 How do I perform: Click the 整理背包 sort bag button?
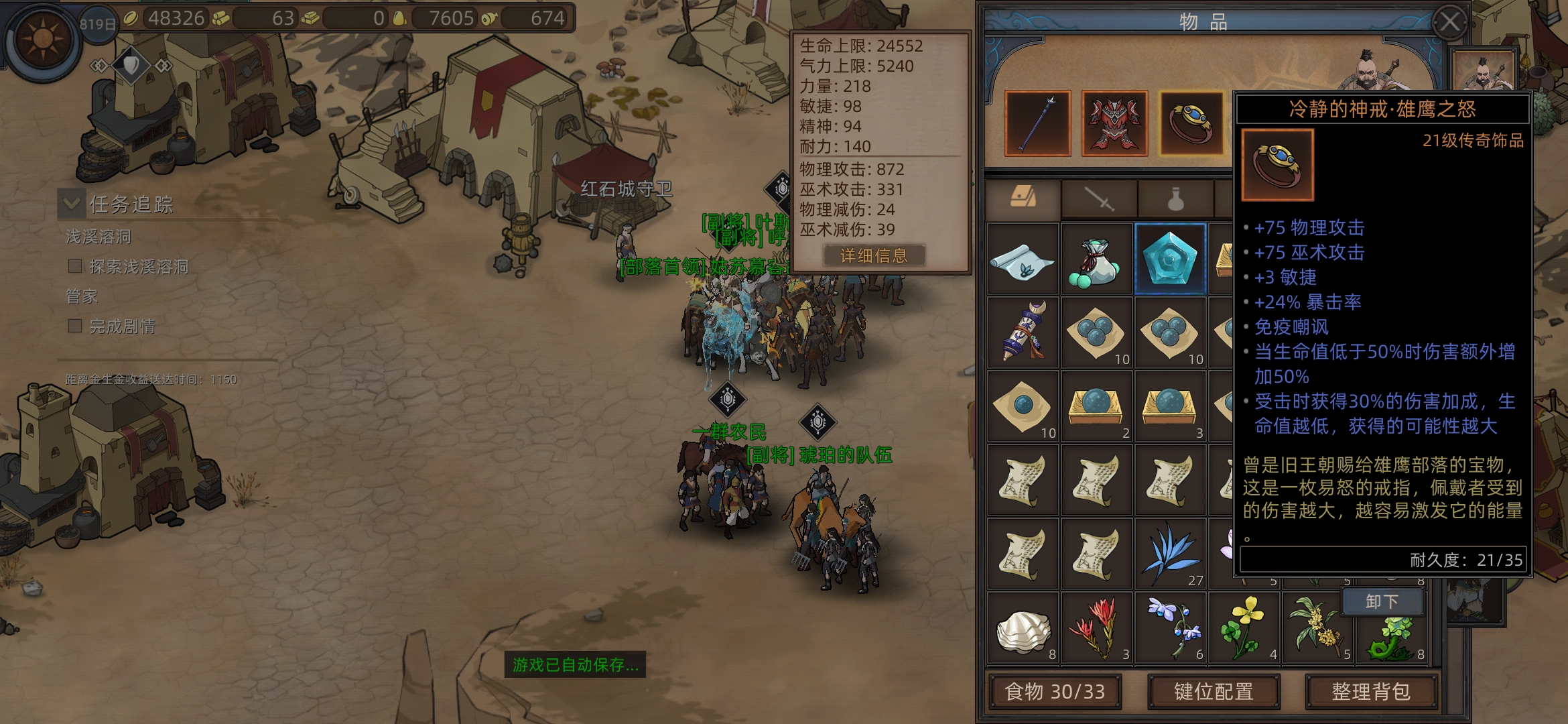(1370, 691)
